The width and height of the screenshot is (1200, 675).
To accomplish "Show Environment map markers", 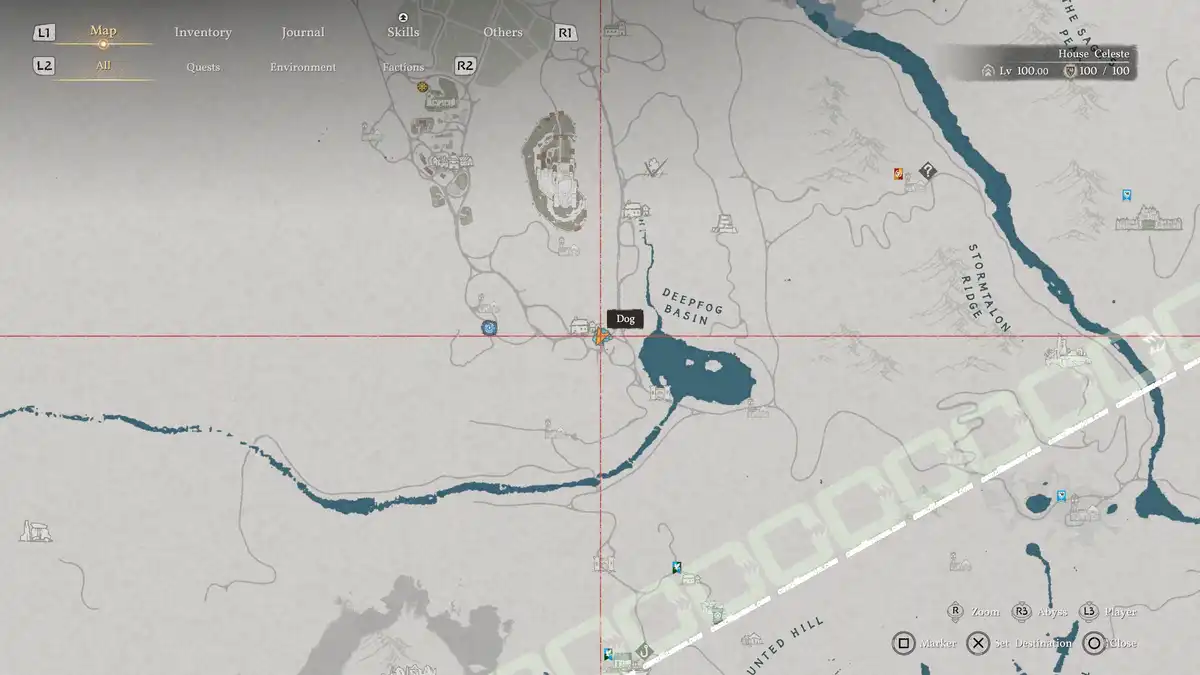I will 303,67.
